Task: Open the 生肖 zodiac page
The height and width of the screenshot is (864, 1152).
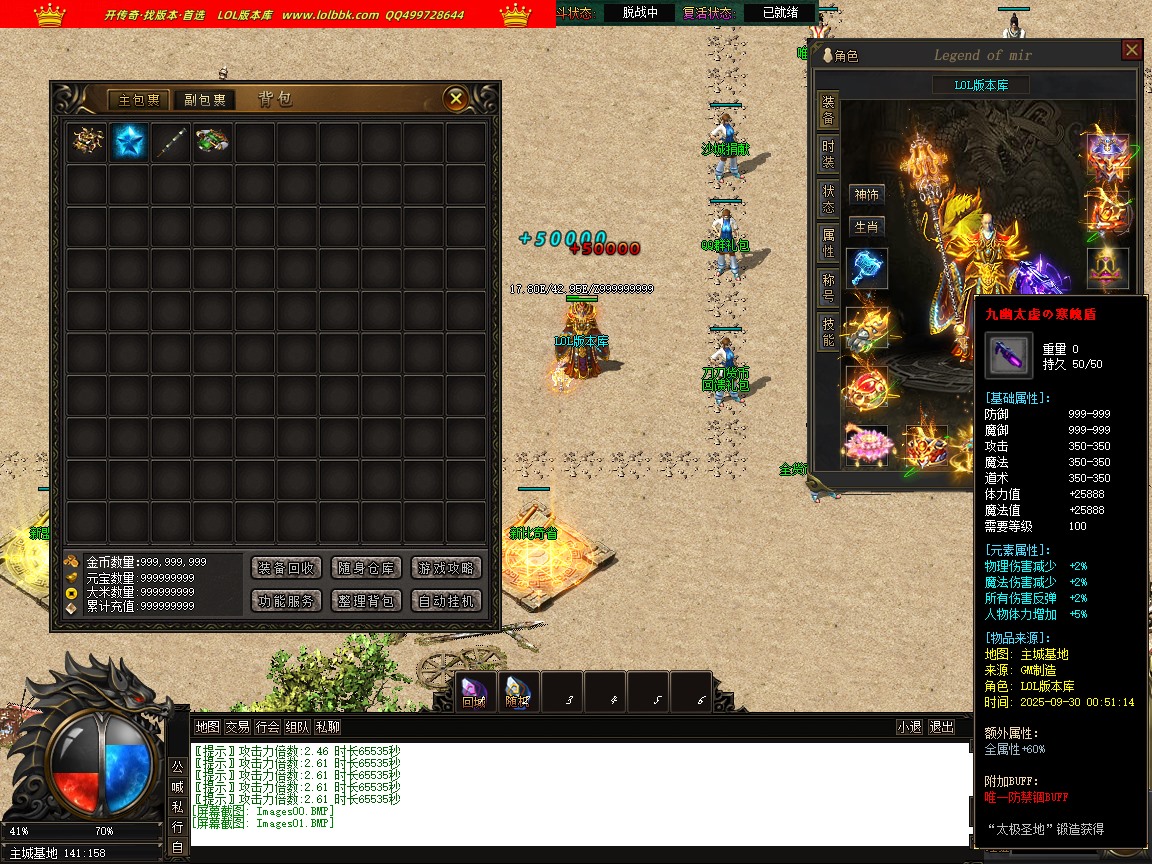Action: point(866,228)
